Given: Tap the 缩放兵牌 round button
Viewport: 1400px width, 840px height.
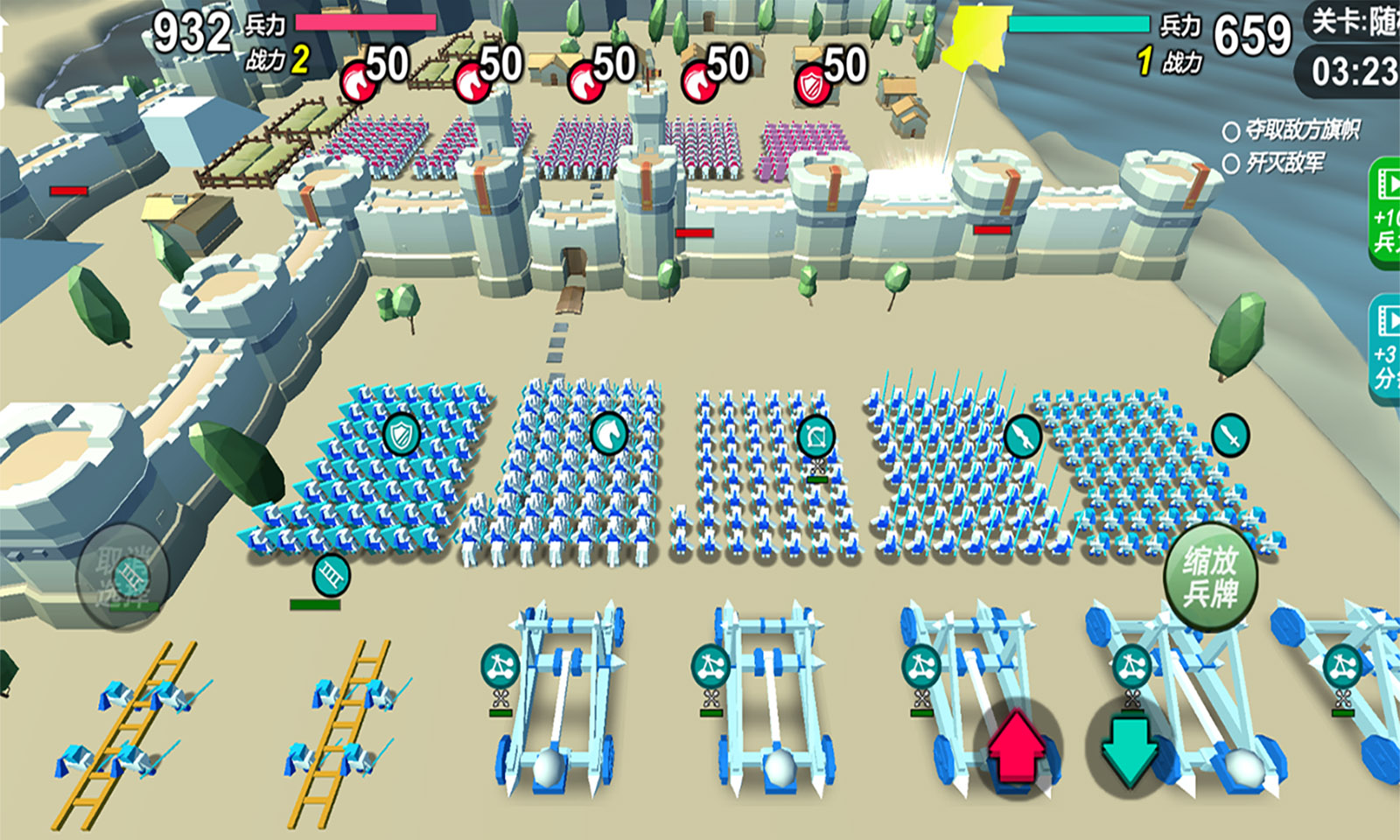Looking at the screenshot, I should (x=1211, y=577).
